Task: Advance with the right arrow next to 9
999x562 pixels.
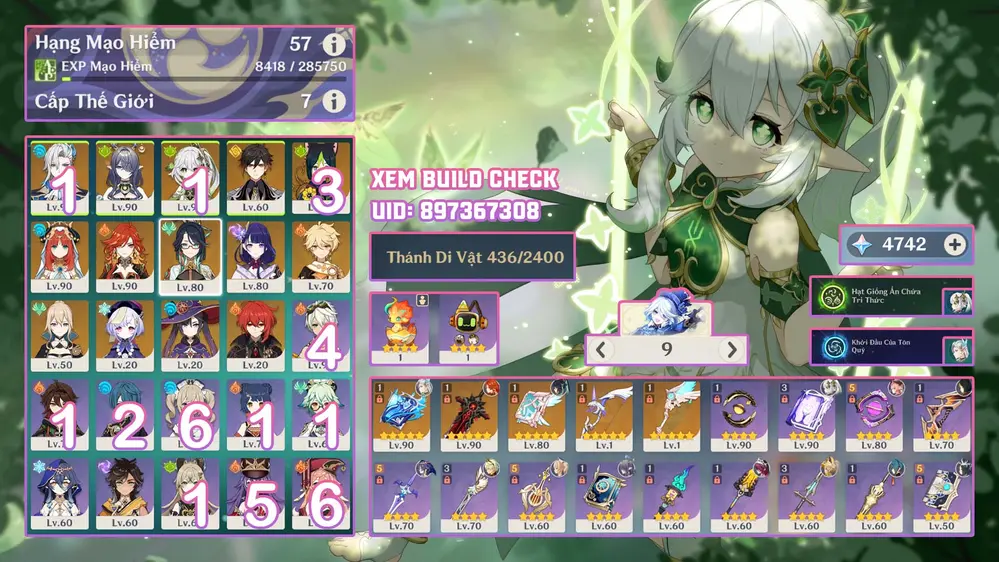Action: 732,350
